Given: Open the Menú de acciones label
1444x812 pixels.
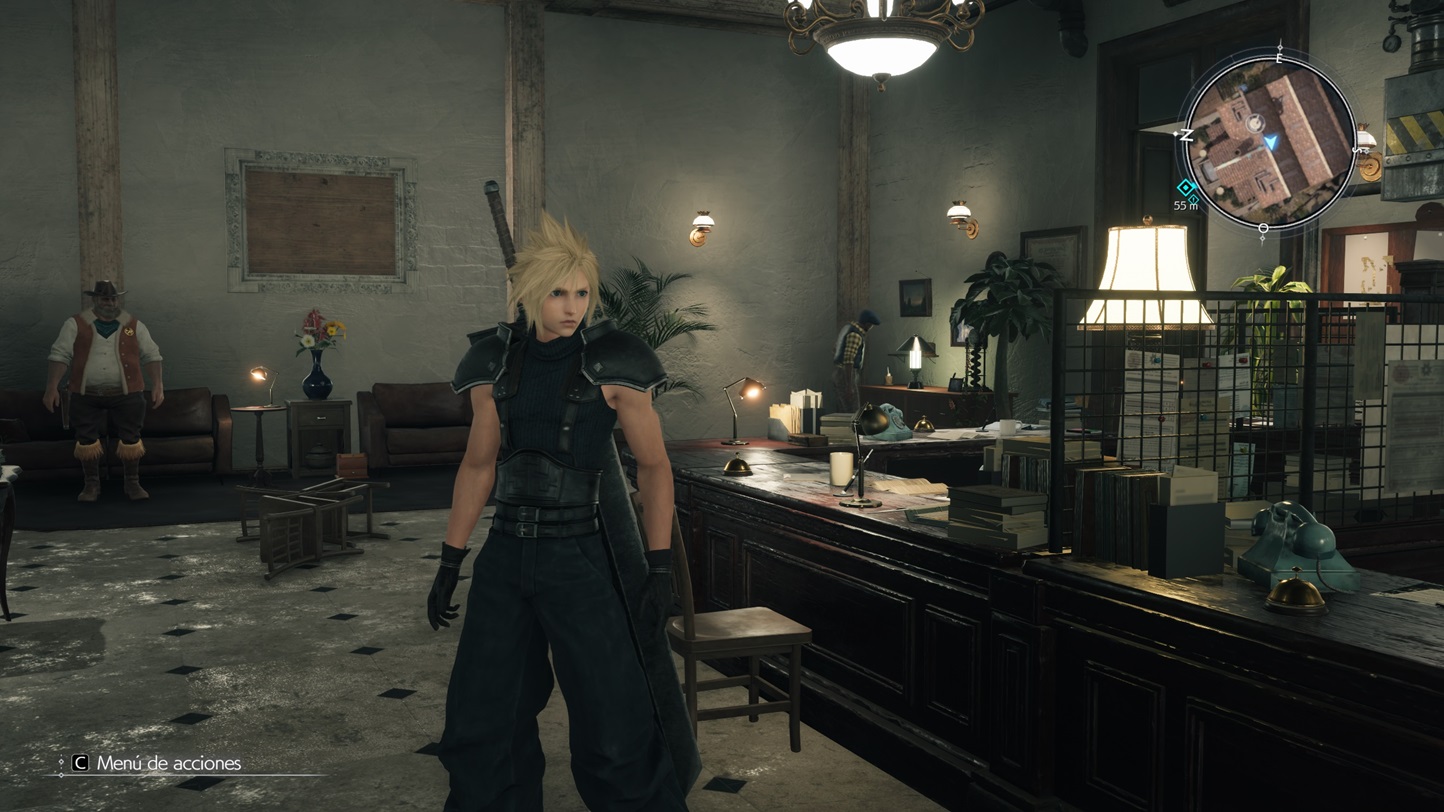Looking at the screenshot, I should [x=168, y=763].
